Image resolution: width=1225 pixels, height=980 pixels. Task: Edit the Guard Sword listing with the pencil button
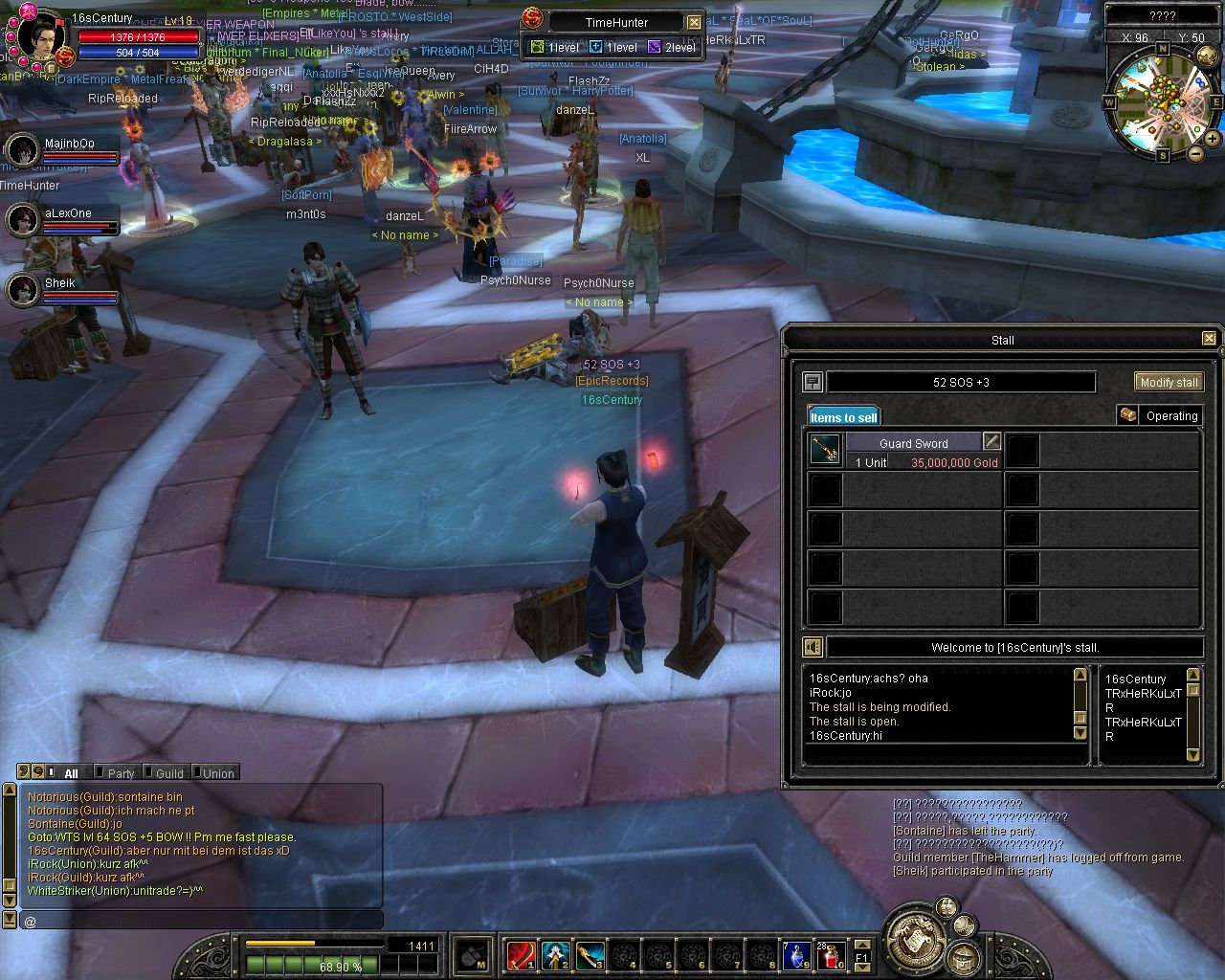click(992, 442)
